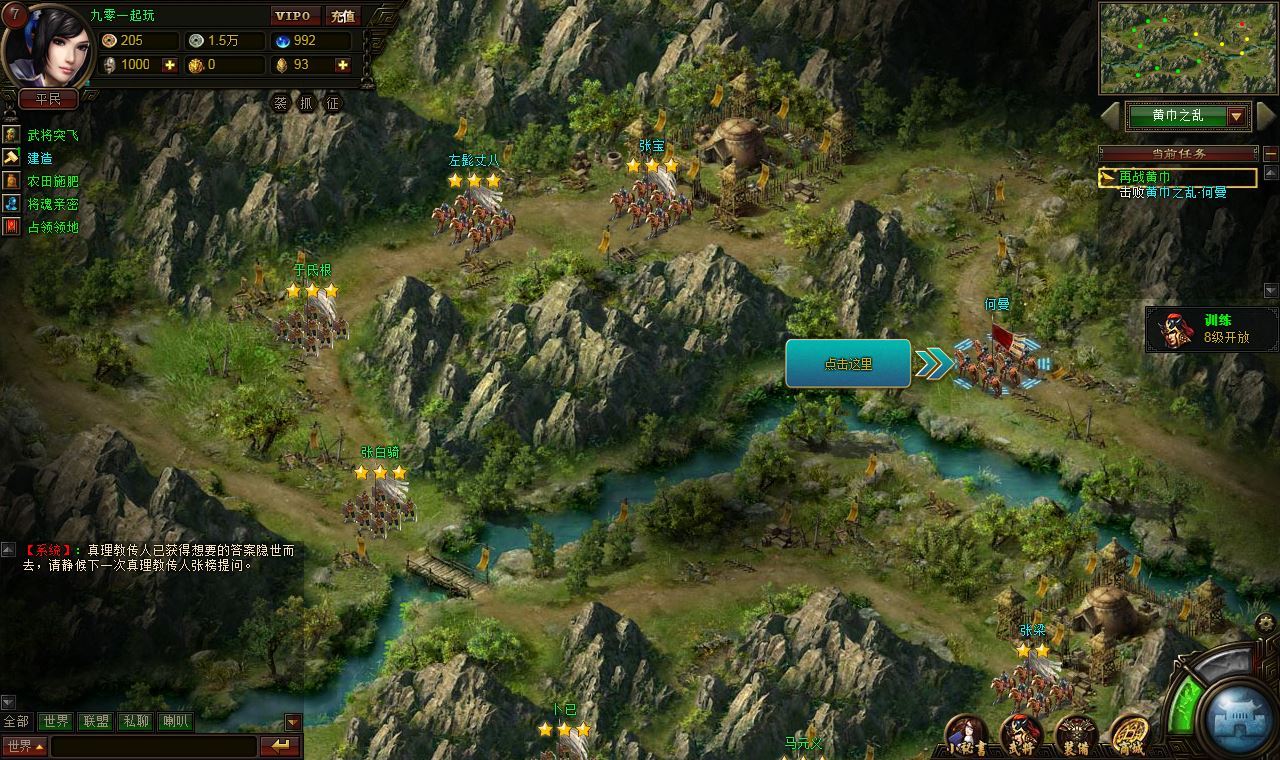1280x760 pixels.
Task: Click the 点击这里 tutorial prompt
Action: (848, 364)
